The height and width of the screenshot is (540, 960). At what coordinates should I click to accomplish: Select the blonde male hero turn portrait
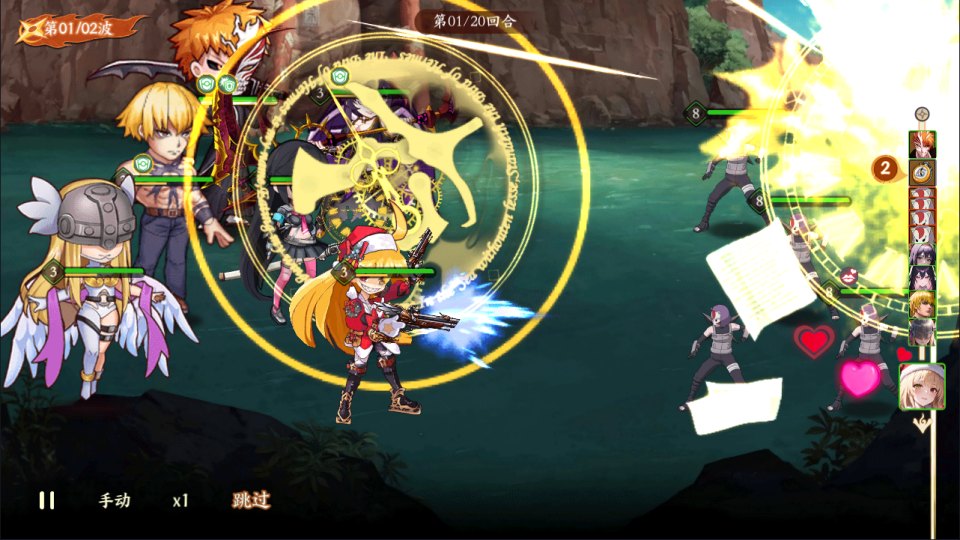coord(922,303)
